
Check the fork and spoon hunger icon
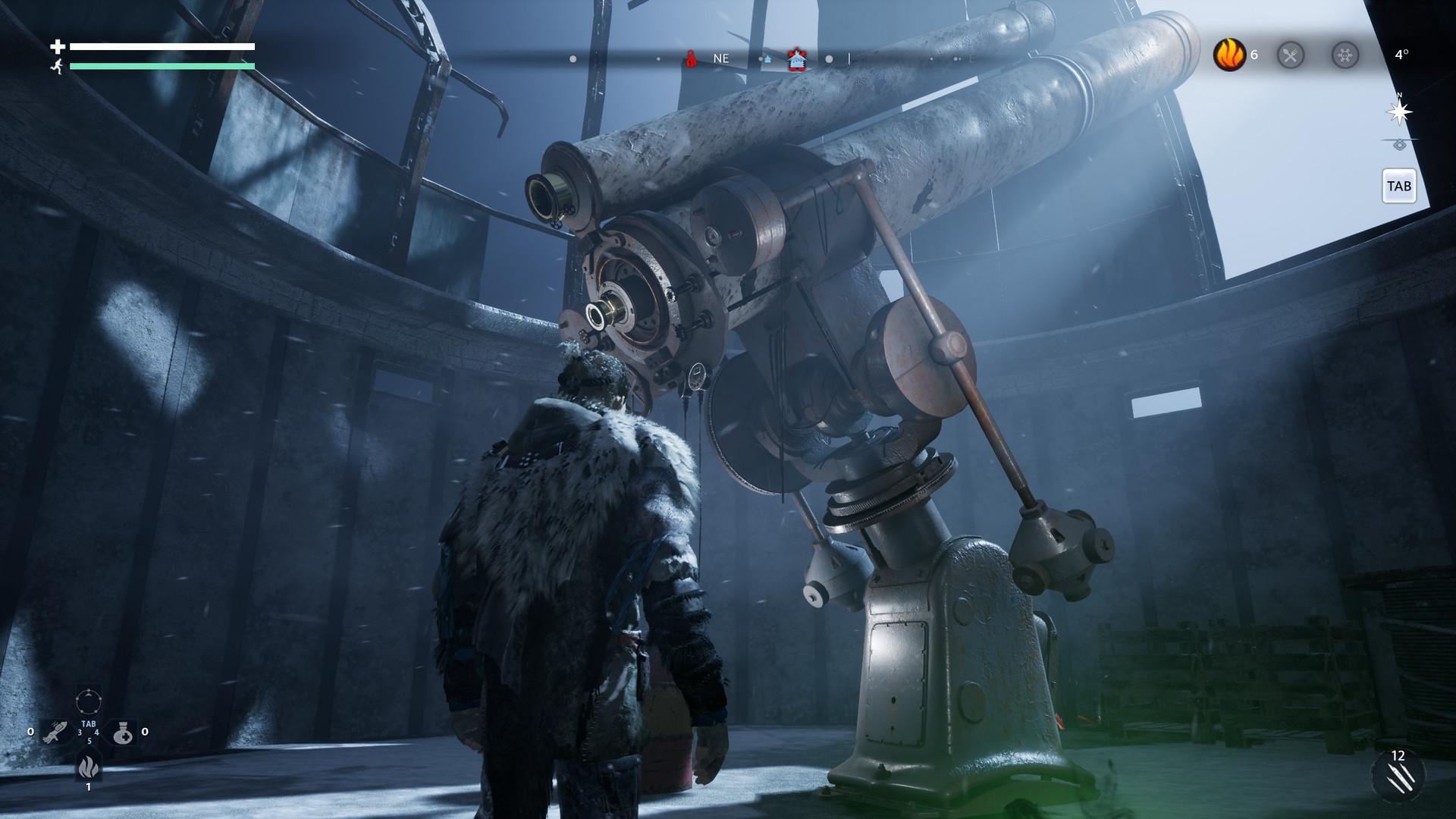click(1290, 55)
